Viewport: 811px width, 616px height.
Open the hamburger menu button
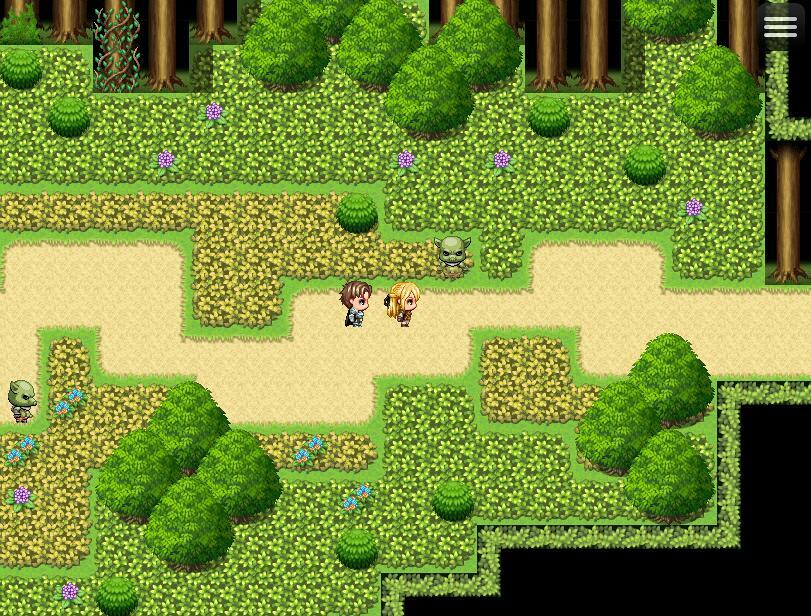(x=781, y=27)
